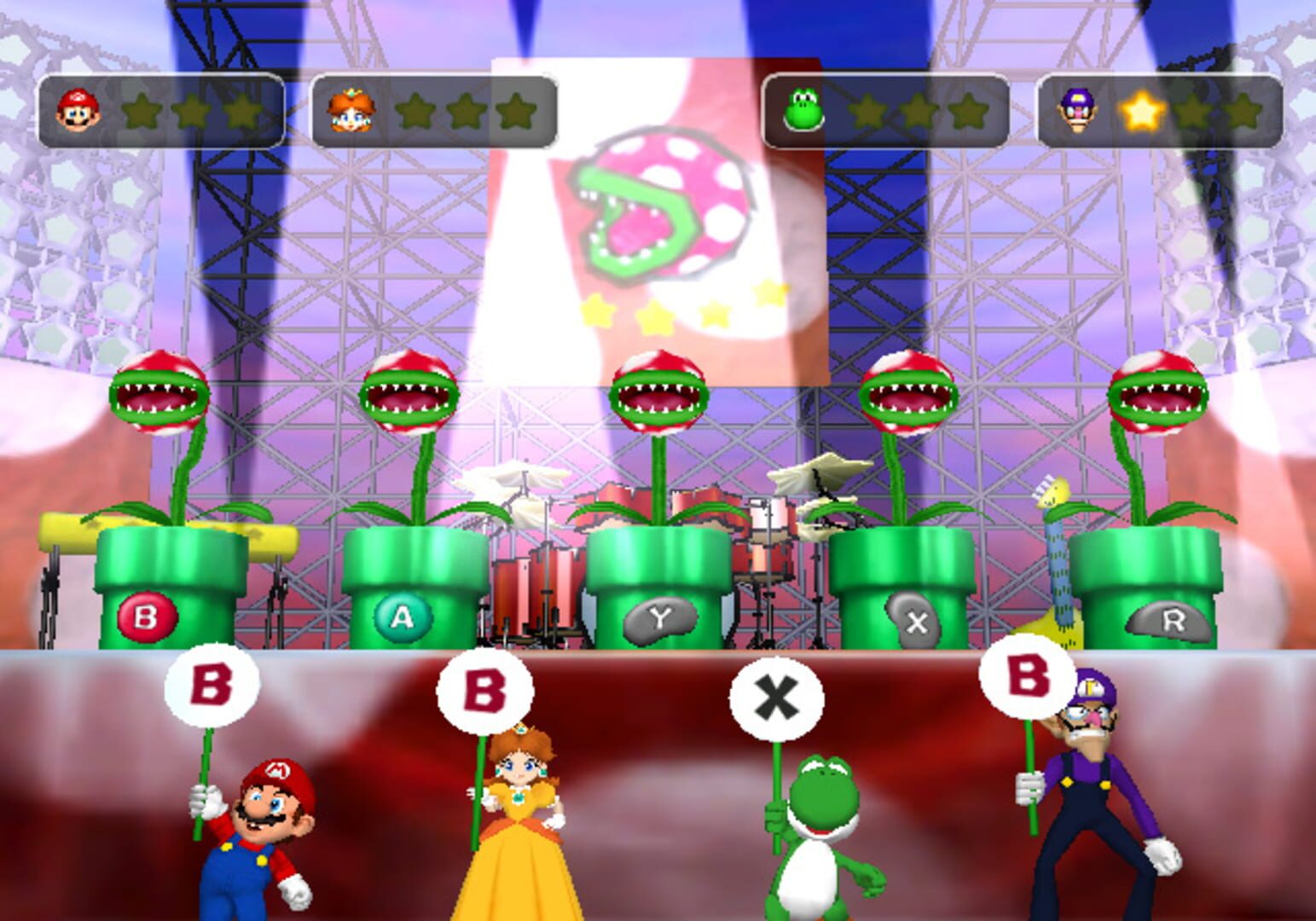Image resolution: width=1316 pixels, height=921 pixels.
Task: Select Daisy's portrait in the score bar
Action: coord(352,108)
